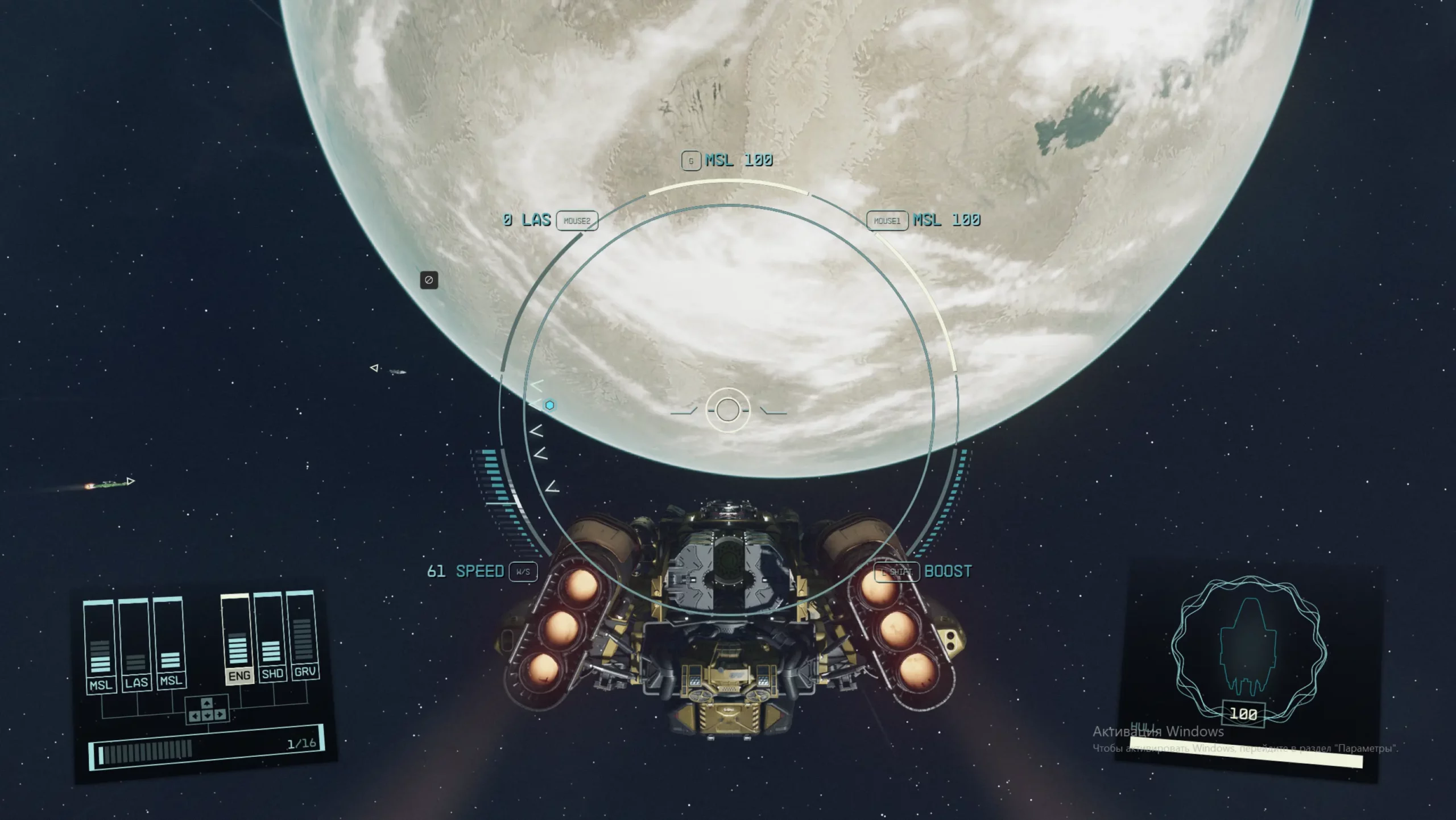Viewport: 1456px width, 820px height.
Task: Select the blue hexagon target marker
Action: tap(549, 405)
